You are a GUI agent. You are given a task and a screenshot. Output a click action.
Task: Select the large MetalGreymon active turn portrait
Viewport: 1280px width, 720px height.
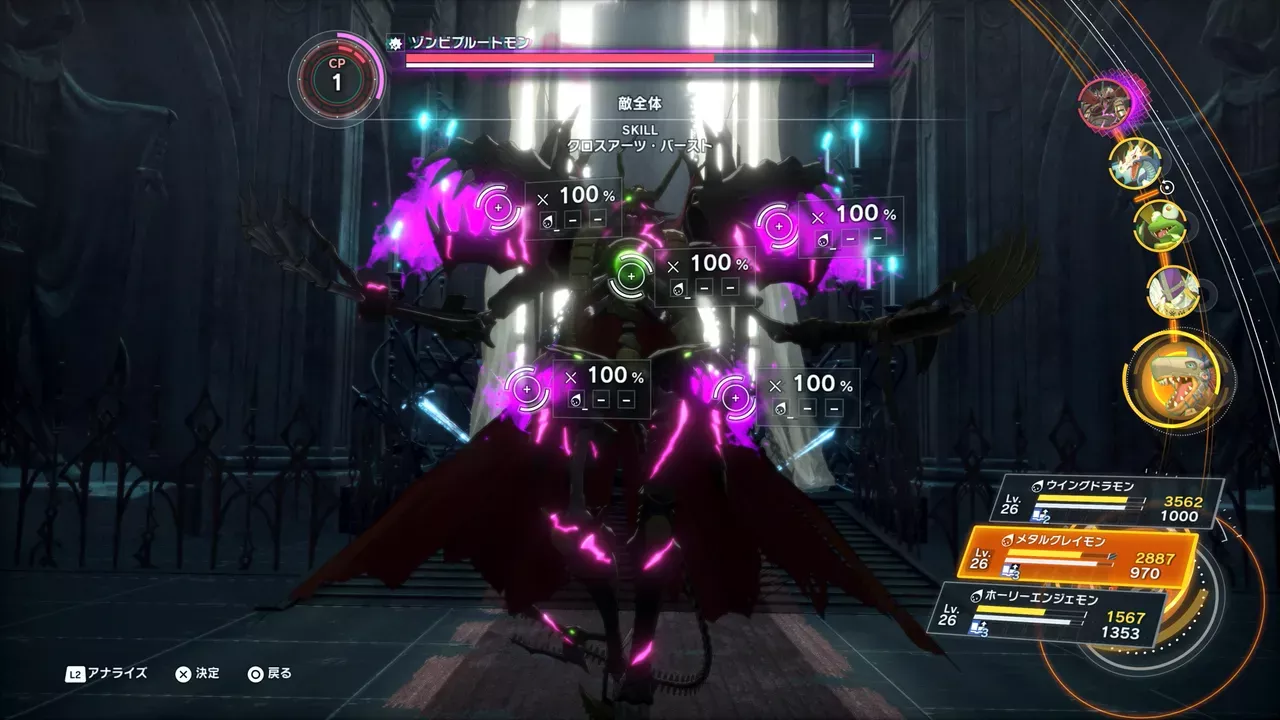[1177, 375]
